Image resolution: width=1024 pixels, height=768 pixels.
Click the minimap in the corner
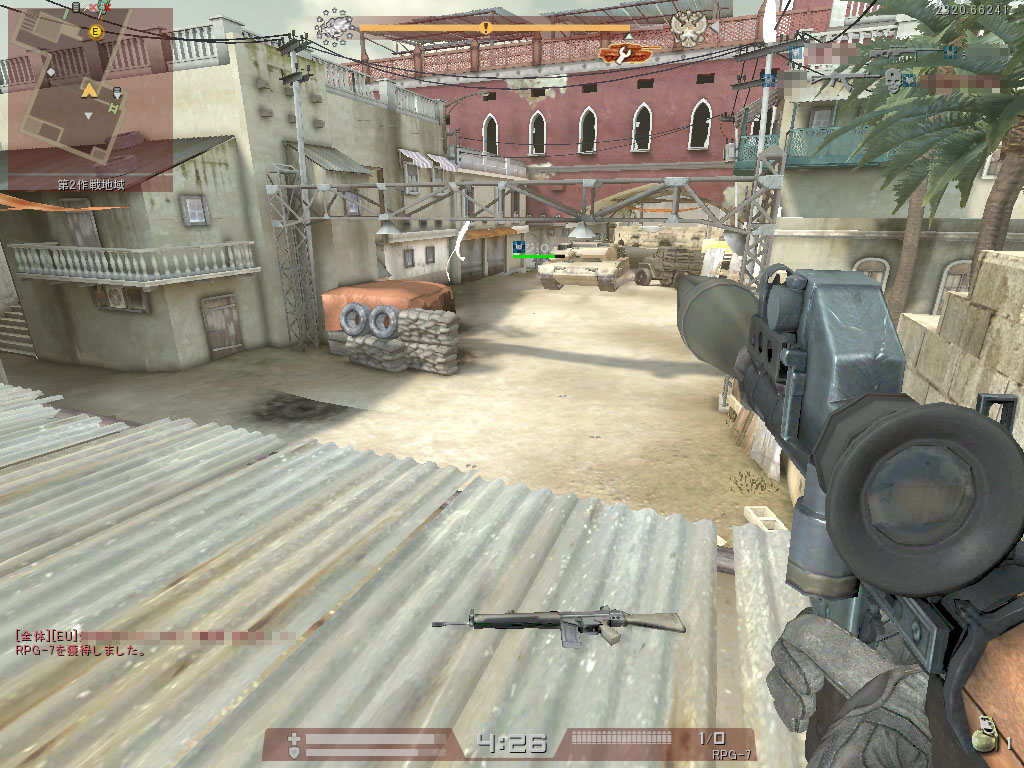click(90, 92)
